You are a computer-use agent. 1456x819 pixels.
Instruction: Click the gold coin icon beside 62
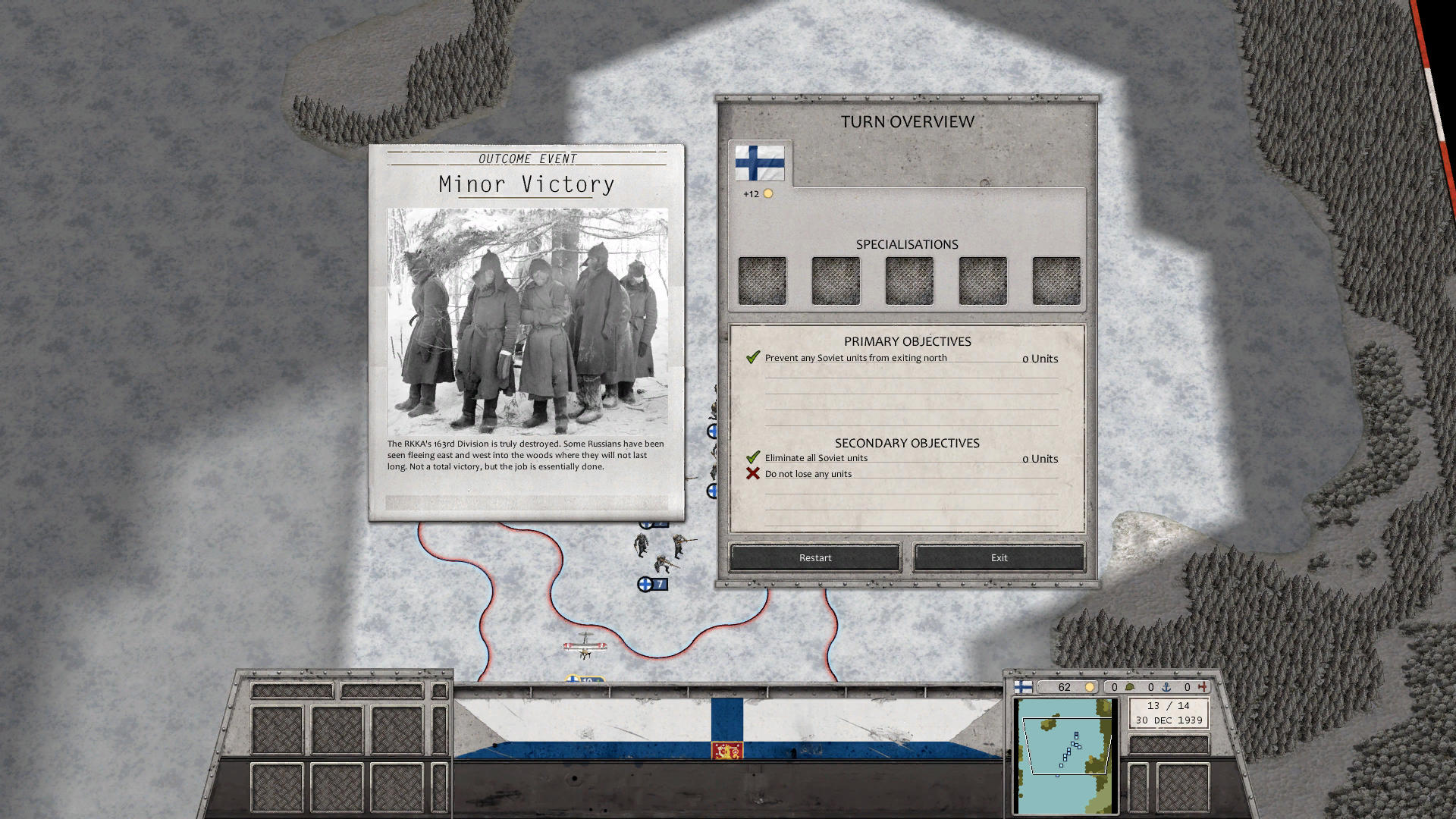point(1090,686)
